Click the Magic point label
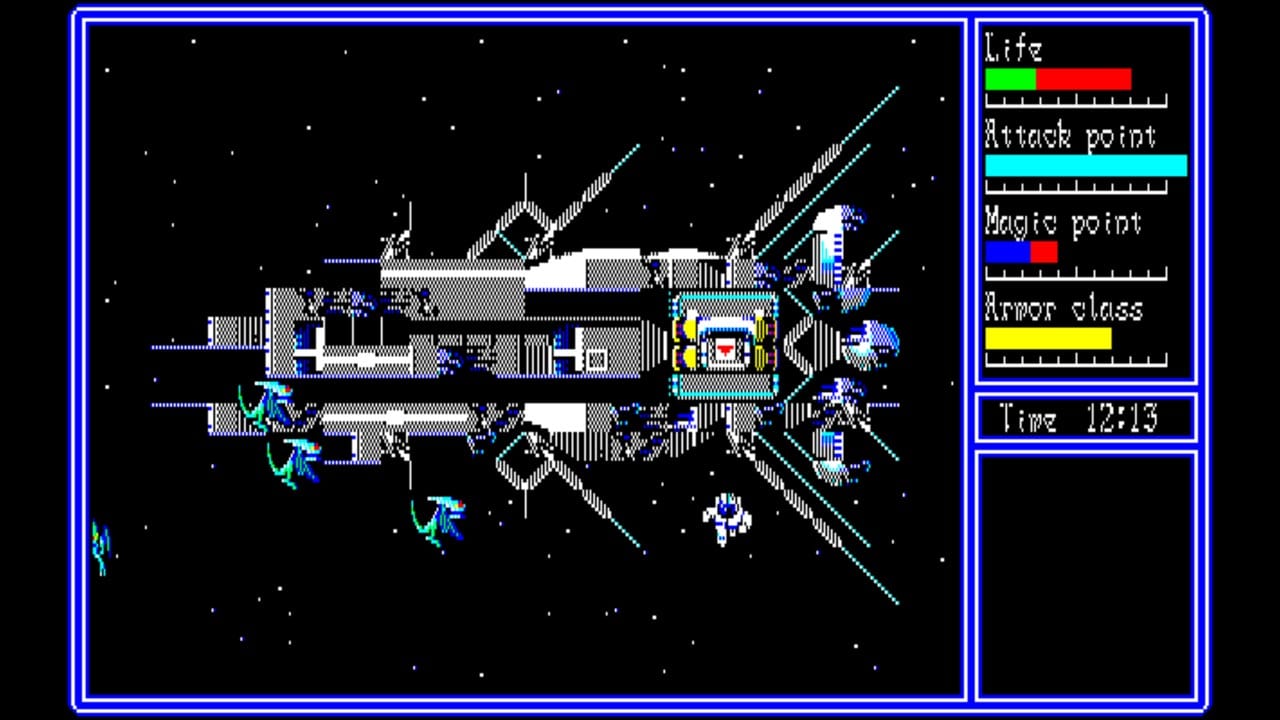Image resolution: width=1280 pixels, height=720 pixels. point(1063,223)
